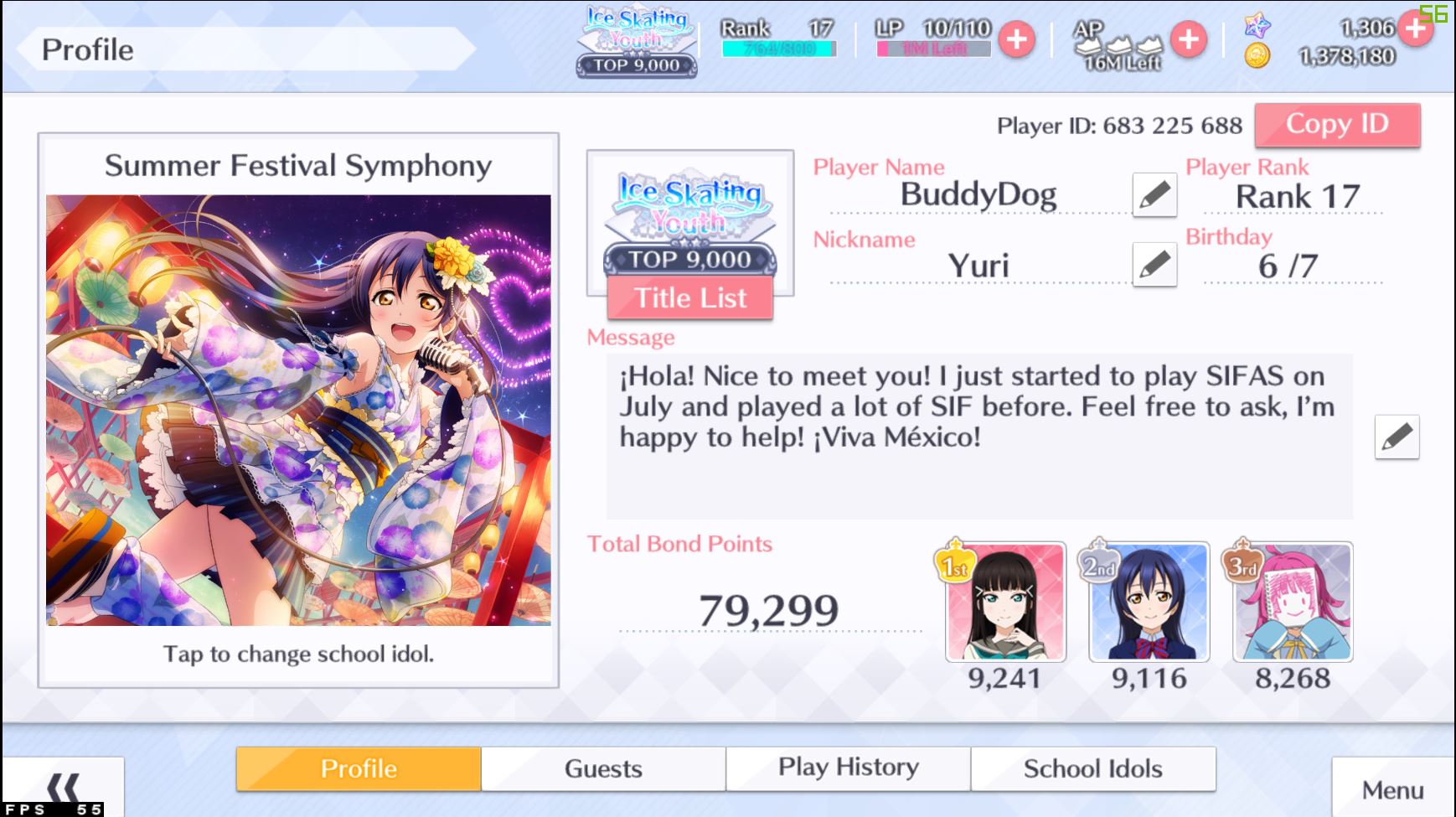The image size is (1456, 817).
Task: Go back with the double-arrow button
Action: pyautogui.click(x=63, y=788)
